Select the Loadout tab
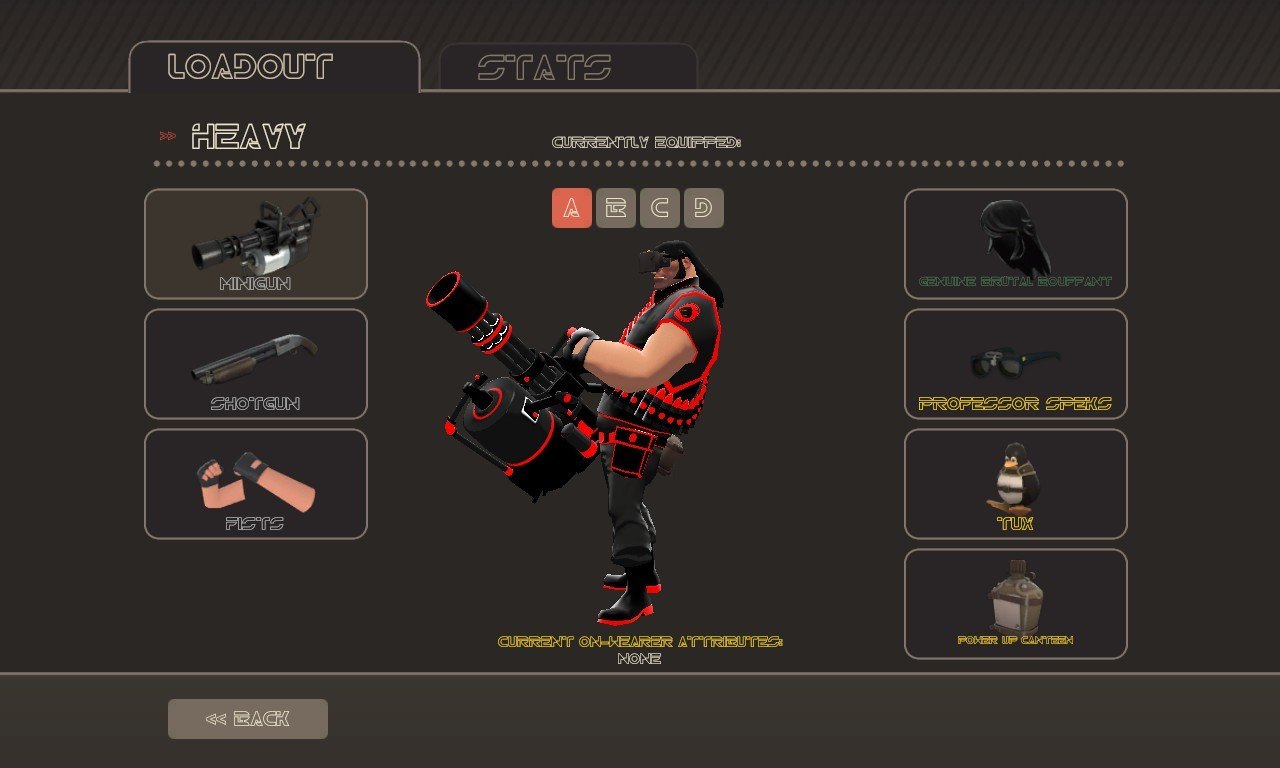 point(274,67)
